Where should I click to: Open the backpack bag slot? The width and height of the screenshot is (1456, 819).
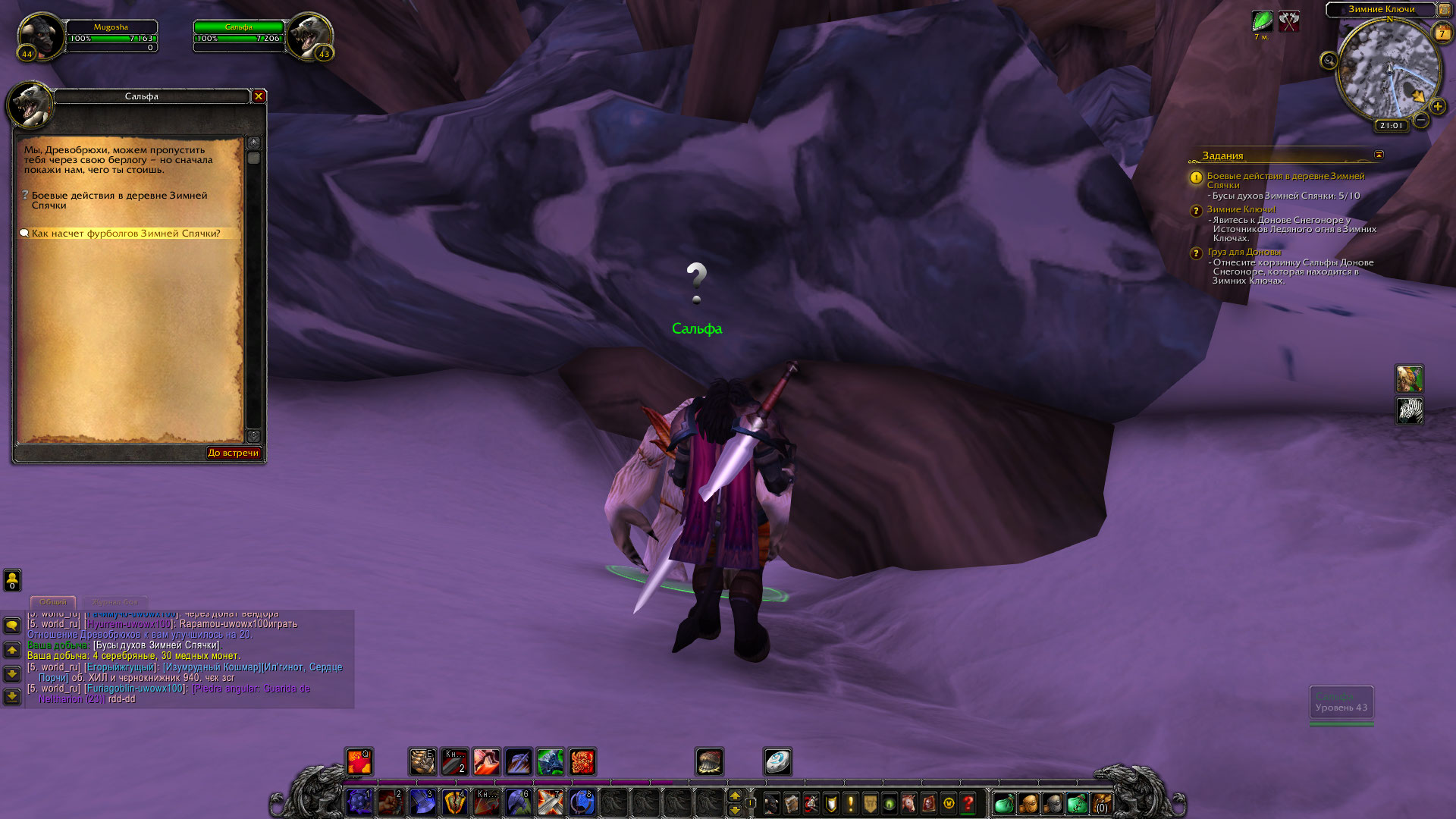(x=1100, y=802)
